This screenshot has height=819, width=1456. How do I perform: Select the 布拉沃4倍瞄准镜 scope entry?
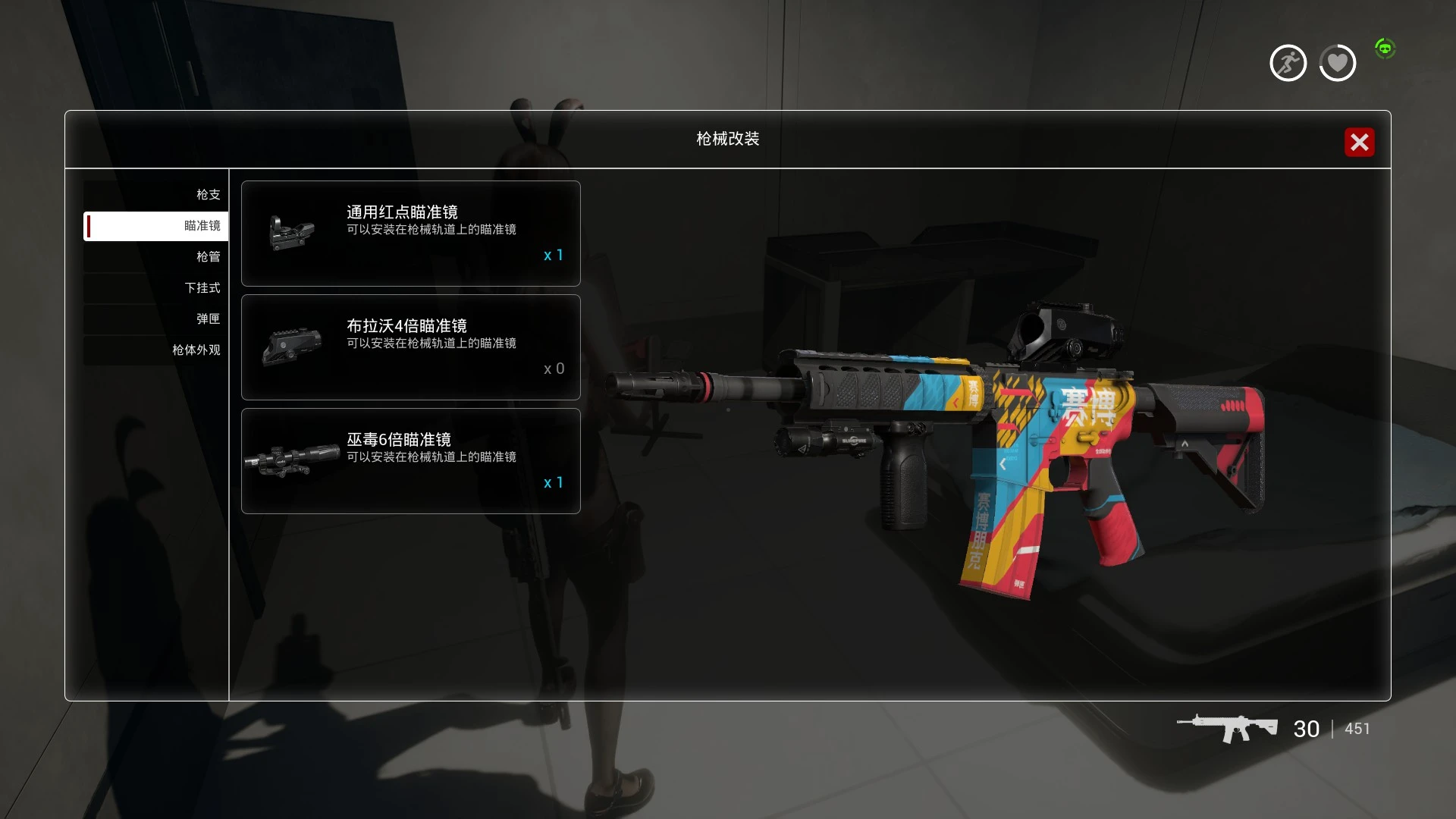(x=410, y=347)
